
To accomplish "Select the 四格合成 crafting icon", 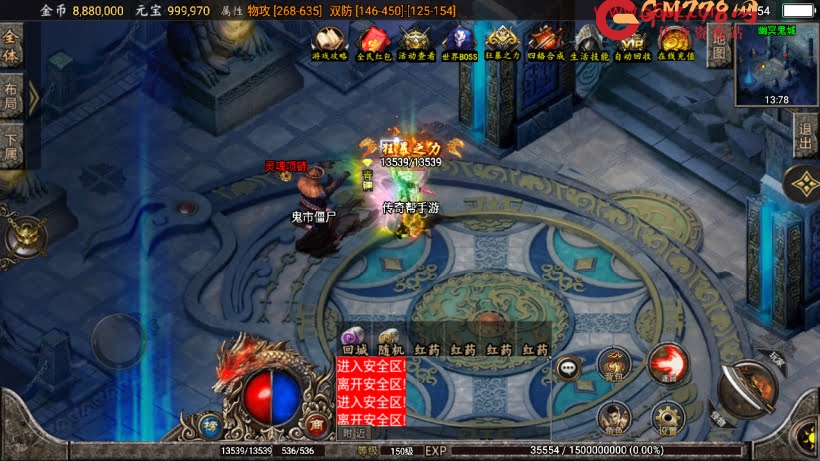I will pyautogui.click(x=546, y=42).
